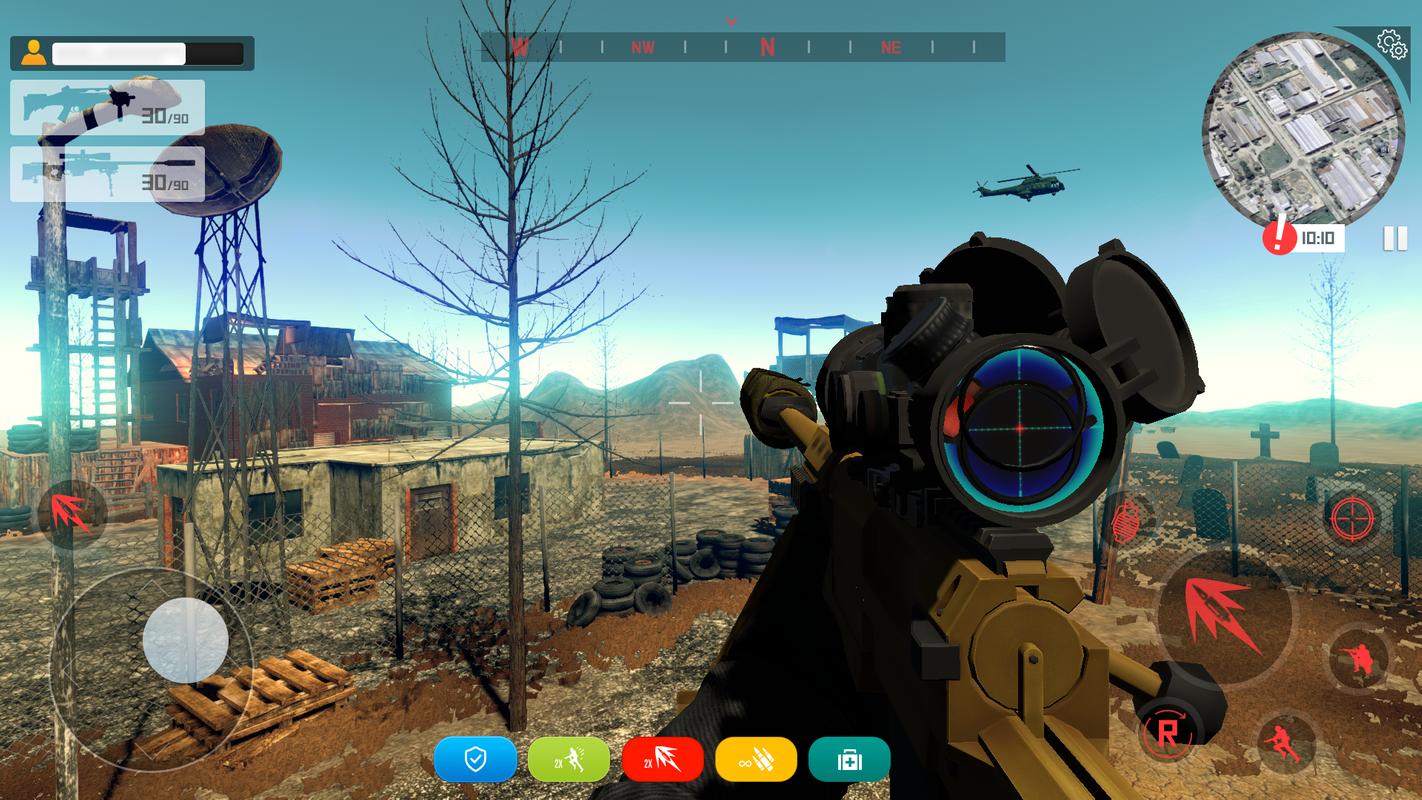Screen dimensions: 1422x800
Task: Tap the virtual joystick thumb knob
Action: pyautogui.click(x=185, y=640)
